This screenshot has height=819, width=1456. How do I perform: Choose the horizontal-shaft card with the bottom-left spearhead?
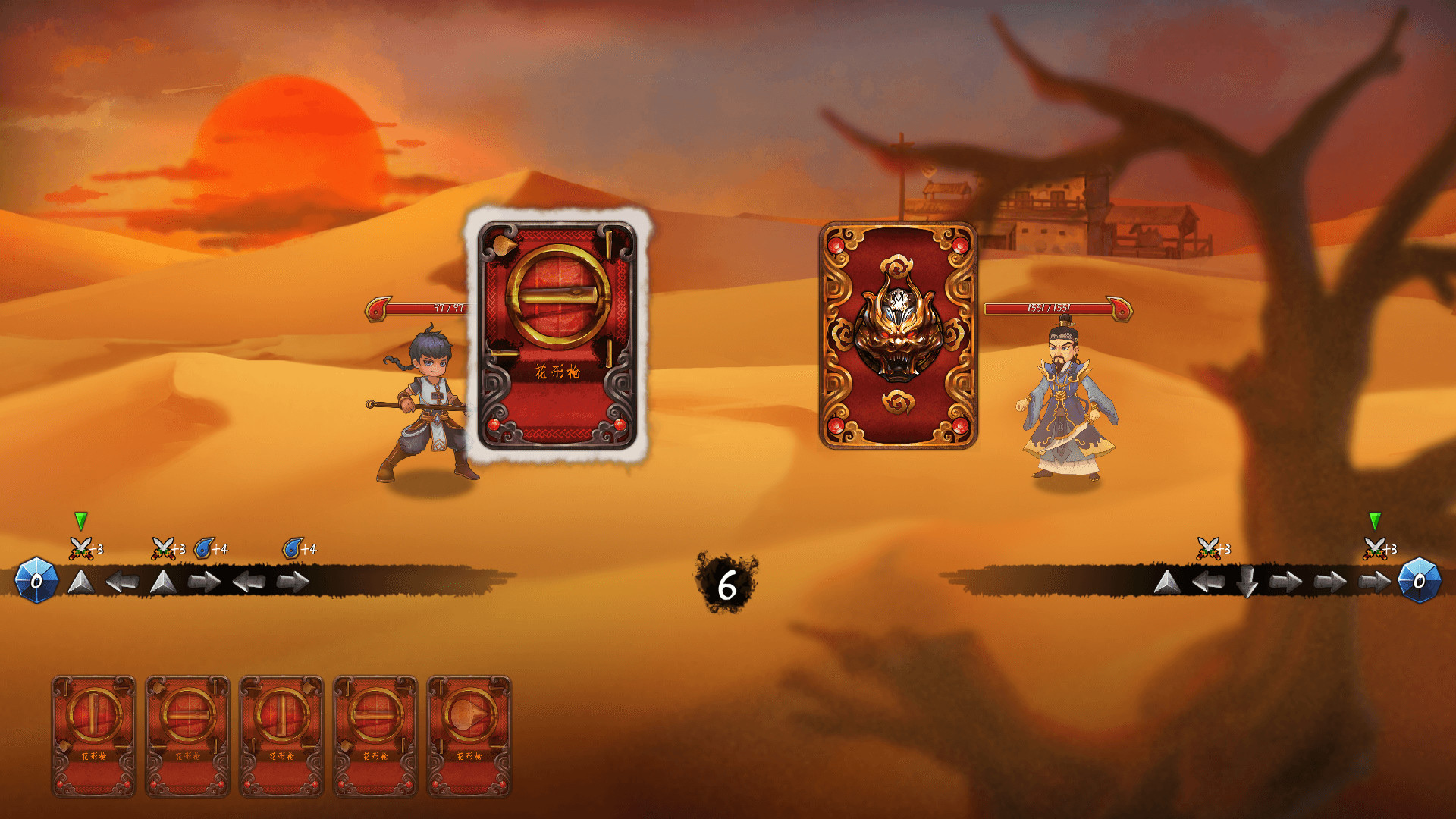[375, 736]
